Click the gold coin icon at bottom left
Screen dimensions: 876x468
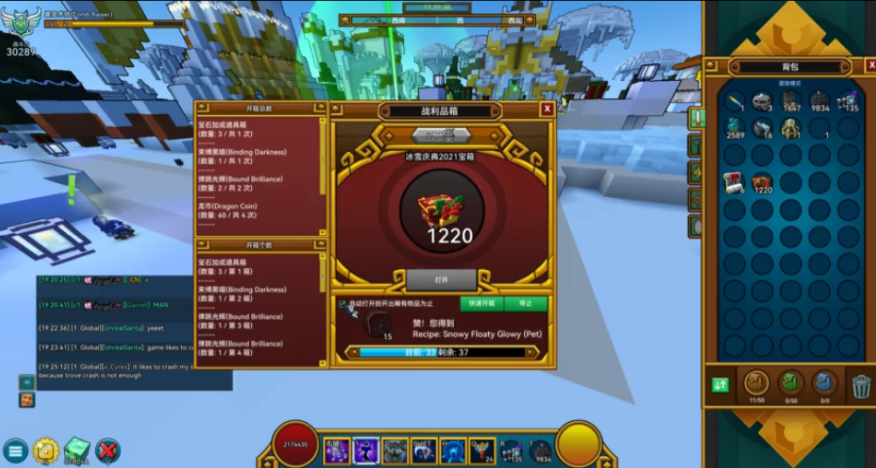point(45,451)
